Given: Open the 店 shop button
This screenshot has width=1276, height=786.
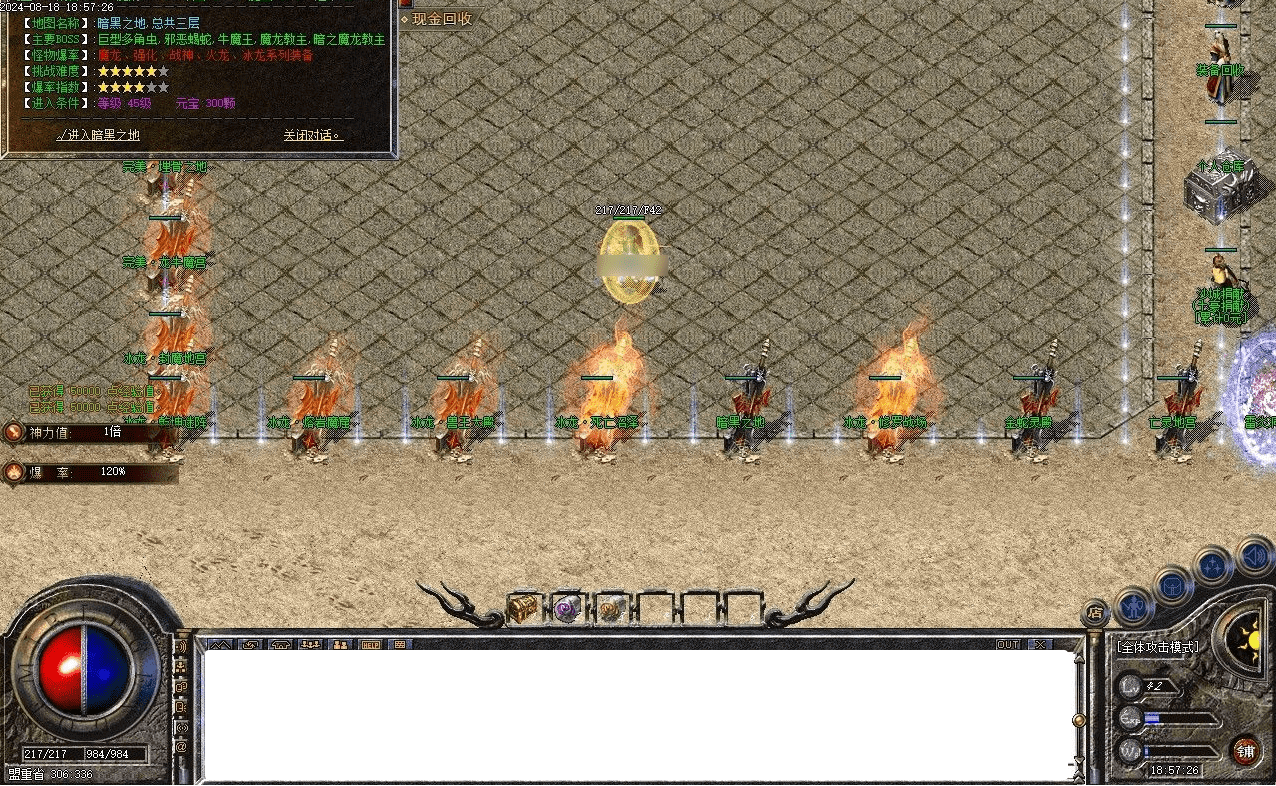Looking at the screenshot, I should [x=1096, y=613].
